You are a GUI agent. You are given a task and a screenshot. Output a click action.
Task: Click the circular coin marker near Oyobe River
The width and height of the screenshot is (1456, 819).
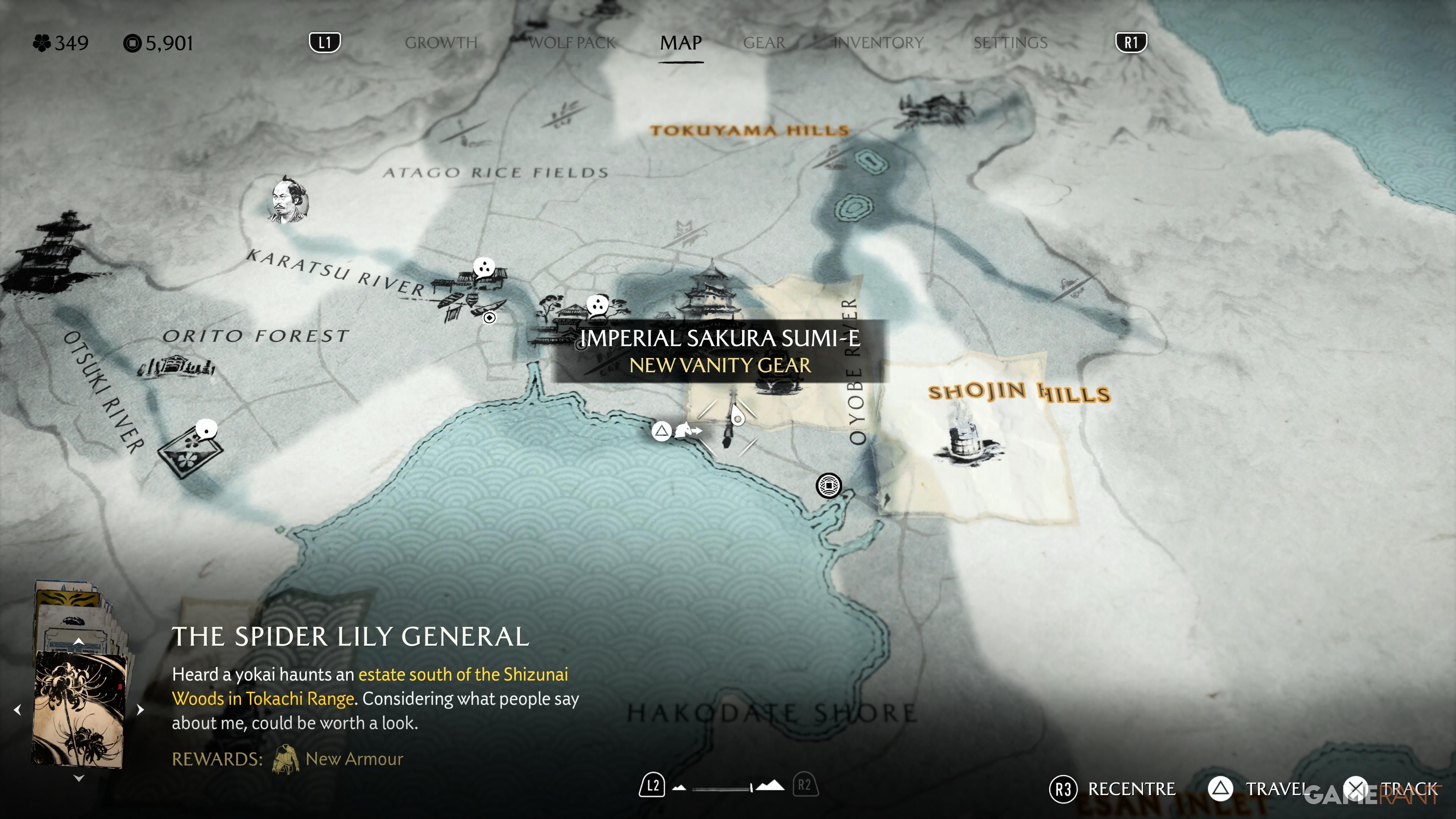tap(828, 485)
